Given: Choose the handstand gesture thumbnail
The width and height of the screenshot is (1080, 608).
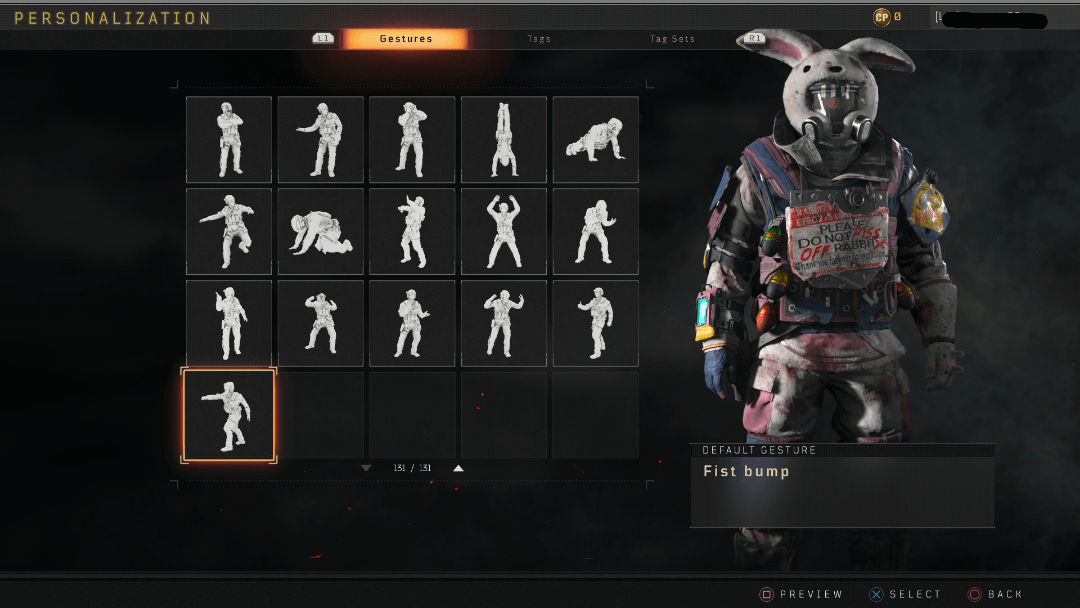Looking at the screenshot, I should (x=504, y=140).
